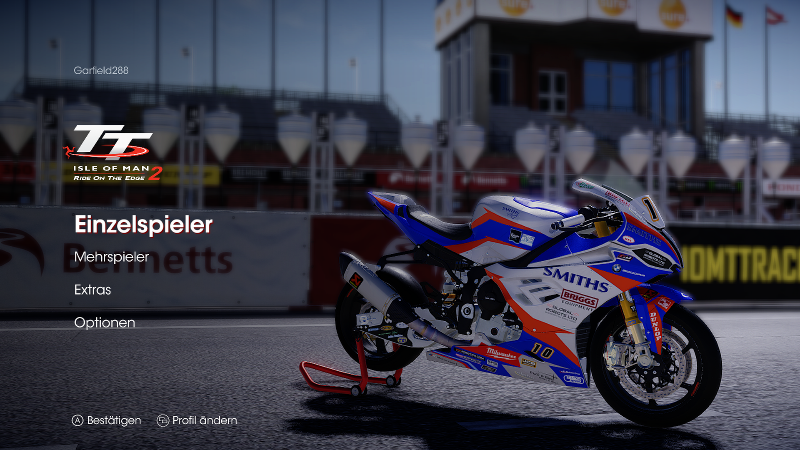Open the Mehrspieler mode
The image size is (800, 450).
point(111,257)
